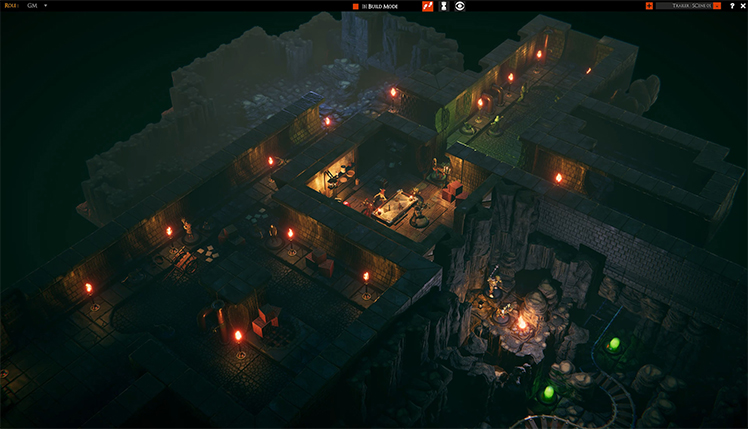The width and height of the screenshot is (748, 429).
Task: Click the red lightning tool icon
Action: tap(427, 6)
